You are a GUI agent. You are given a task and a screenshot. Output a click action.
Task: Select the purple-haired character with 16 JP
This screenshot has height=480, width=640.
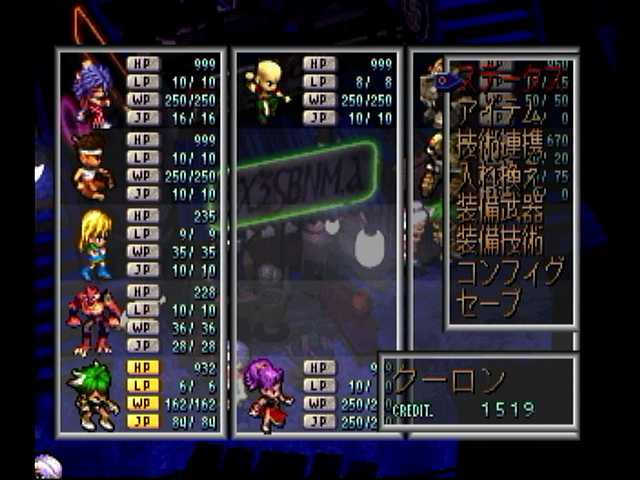click(x=94, y=90)
